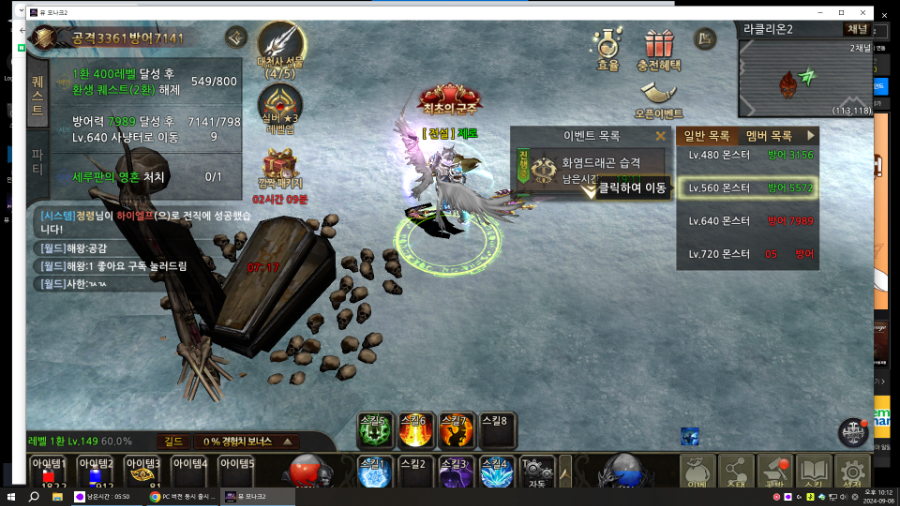Screen dimensions: 900x506
Task: Activate the 스킬6 fire skill icon
Action: 415,430
